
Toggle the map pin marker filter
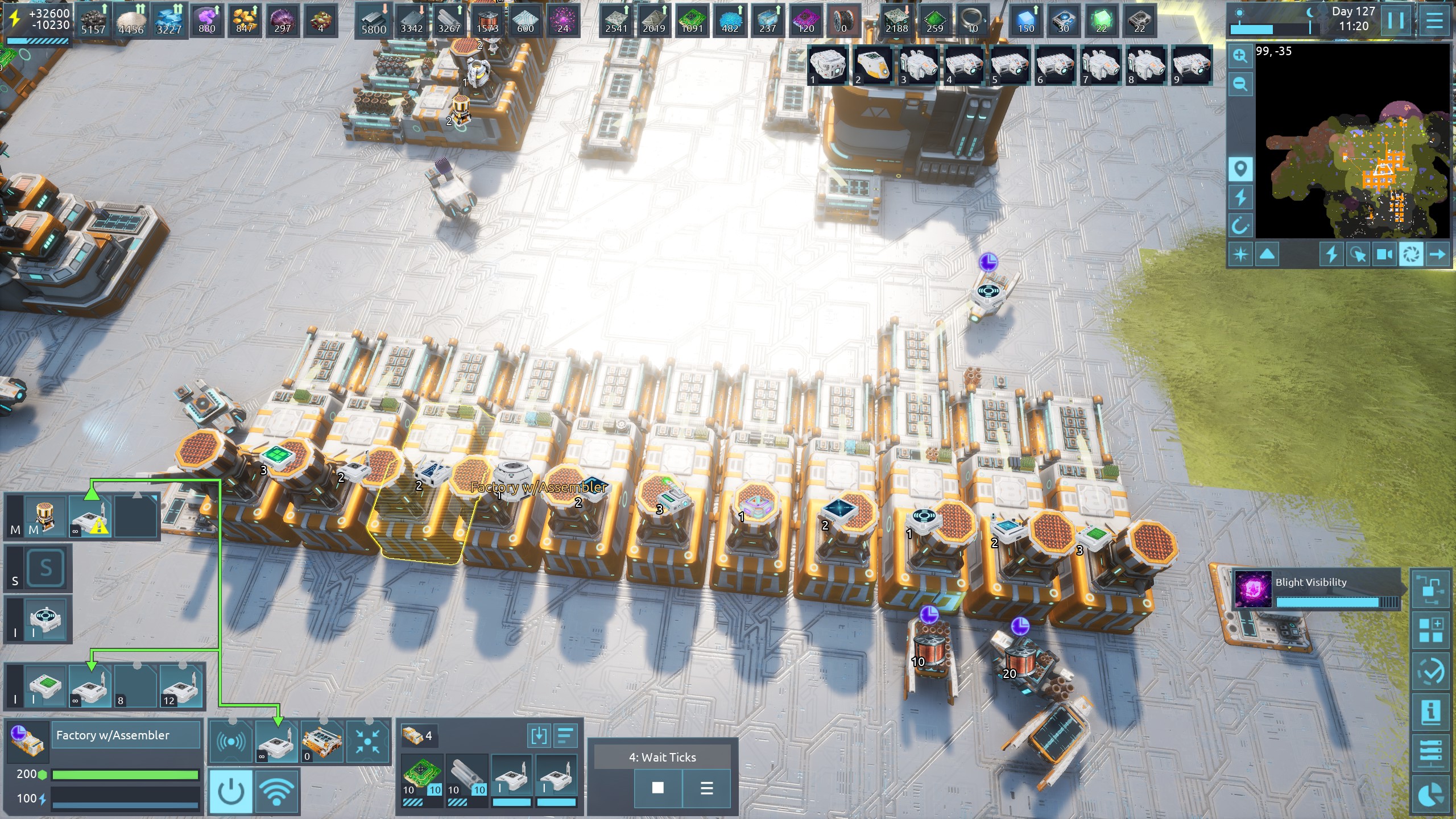coord(1240,169)
